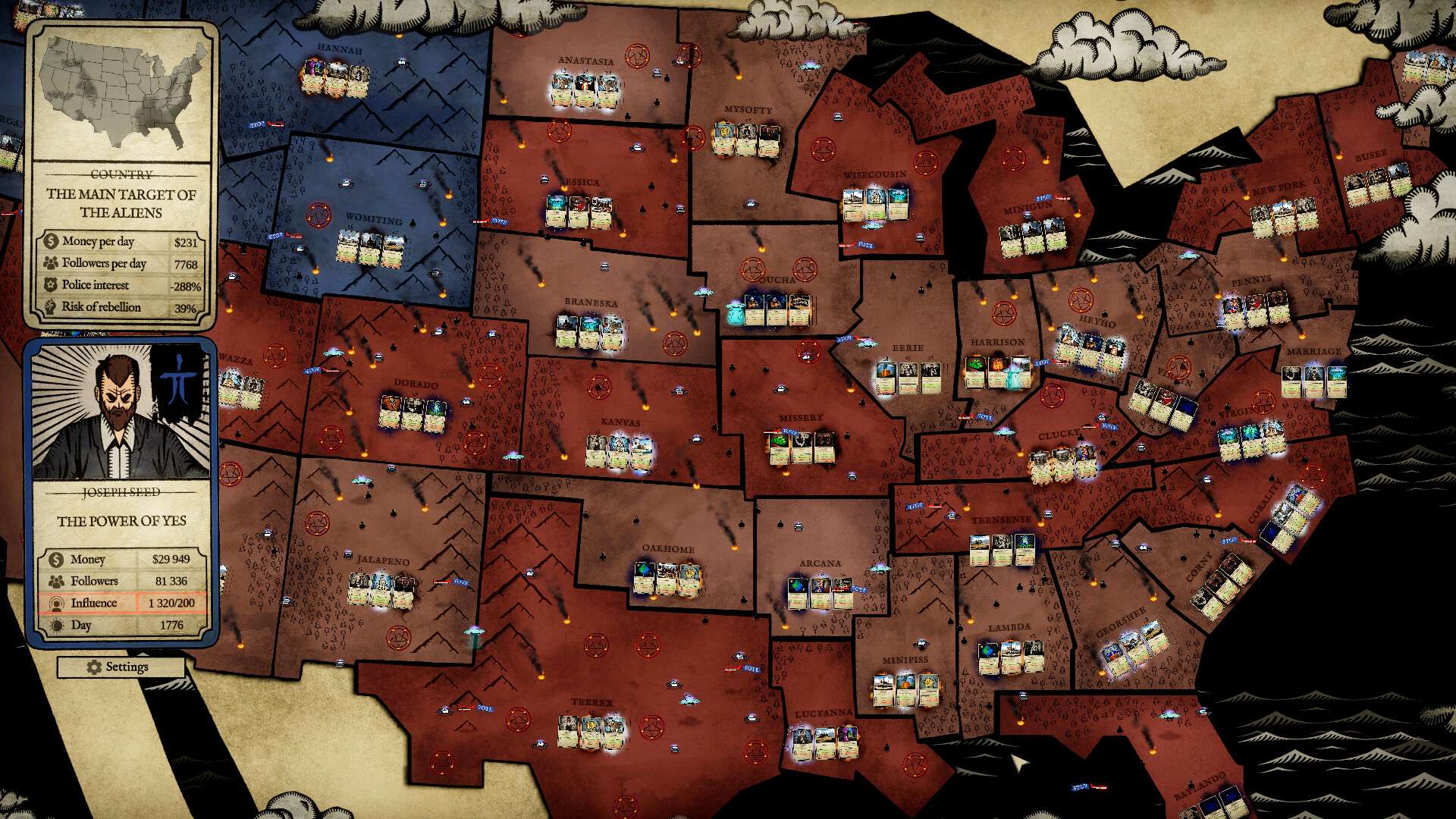Choose the Oakhome state cards
Viewport: 1456px width, 819px height.
666,578
